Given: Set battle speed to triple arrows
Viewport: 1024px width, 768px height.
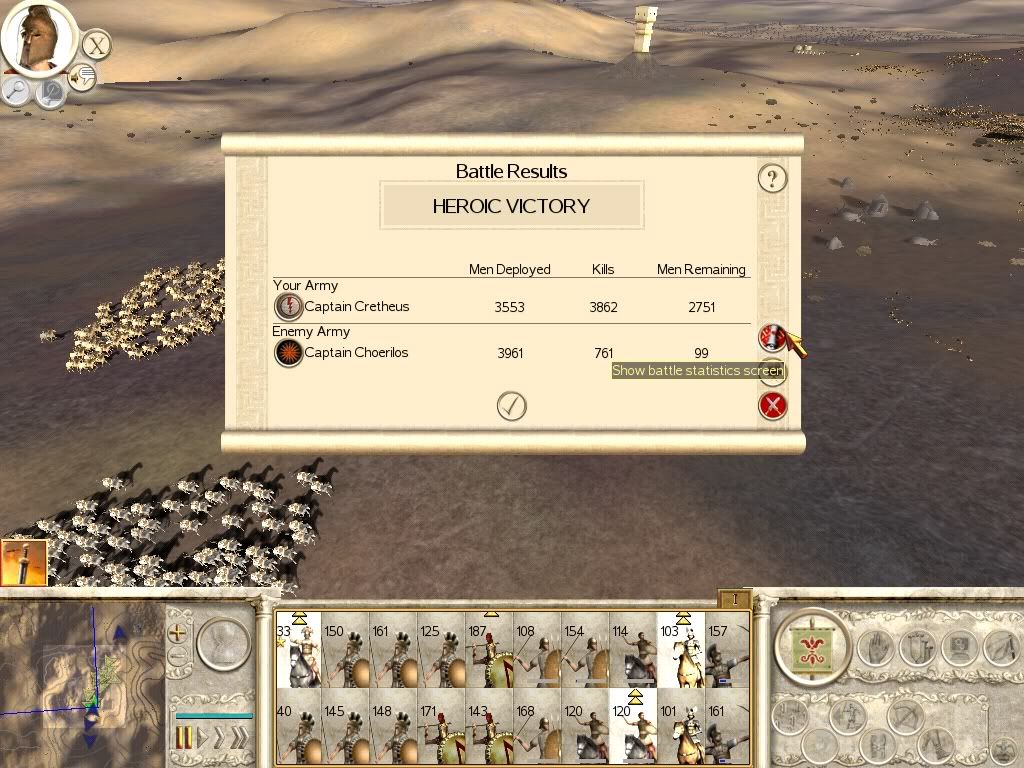Looking at the screenshot, I should 238,738.
